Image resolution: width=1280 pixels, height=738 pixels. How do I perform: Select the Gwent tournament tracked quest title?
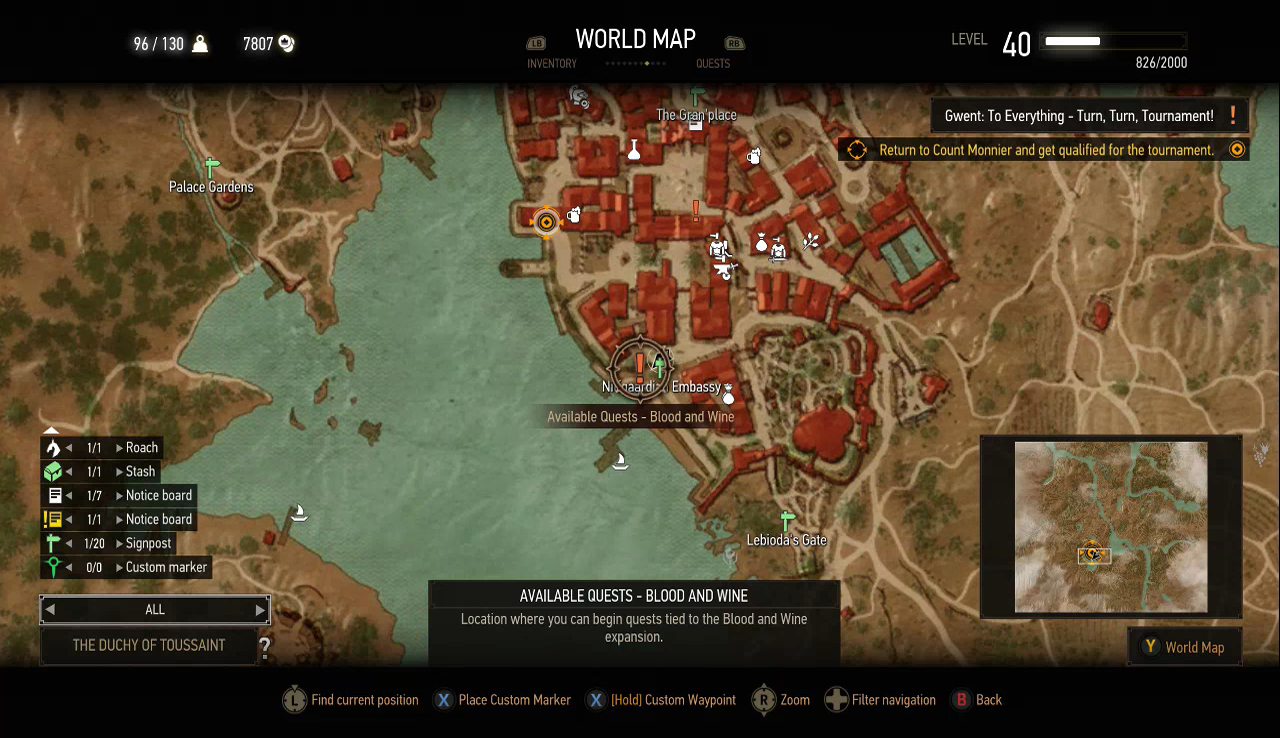coord(1079,116)
